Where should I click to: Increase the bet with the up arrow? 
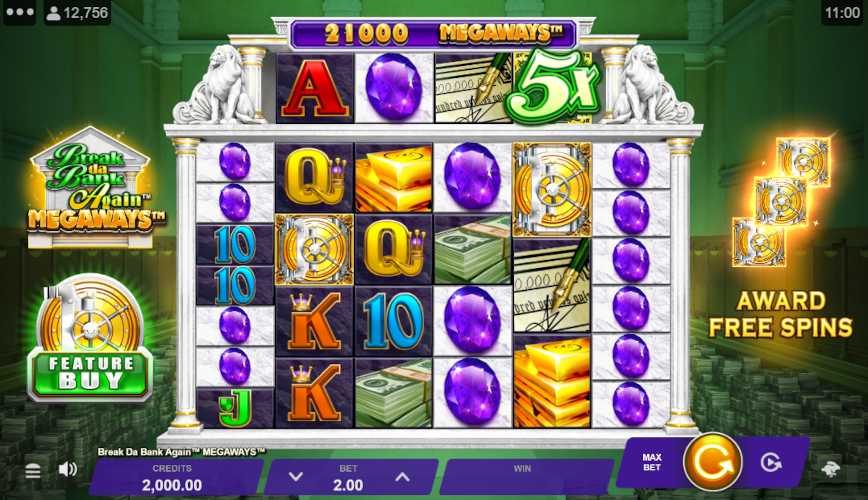(x=402, y=477)
